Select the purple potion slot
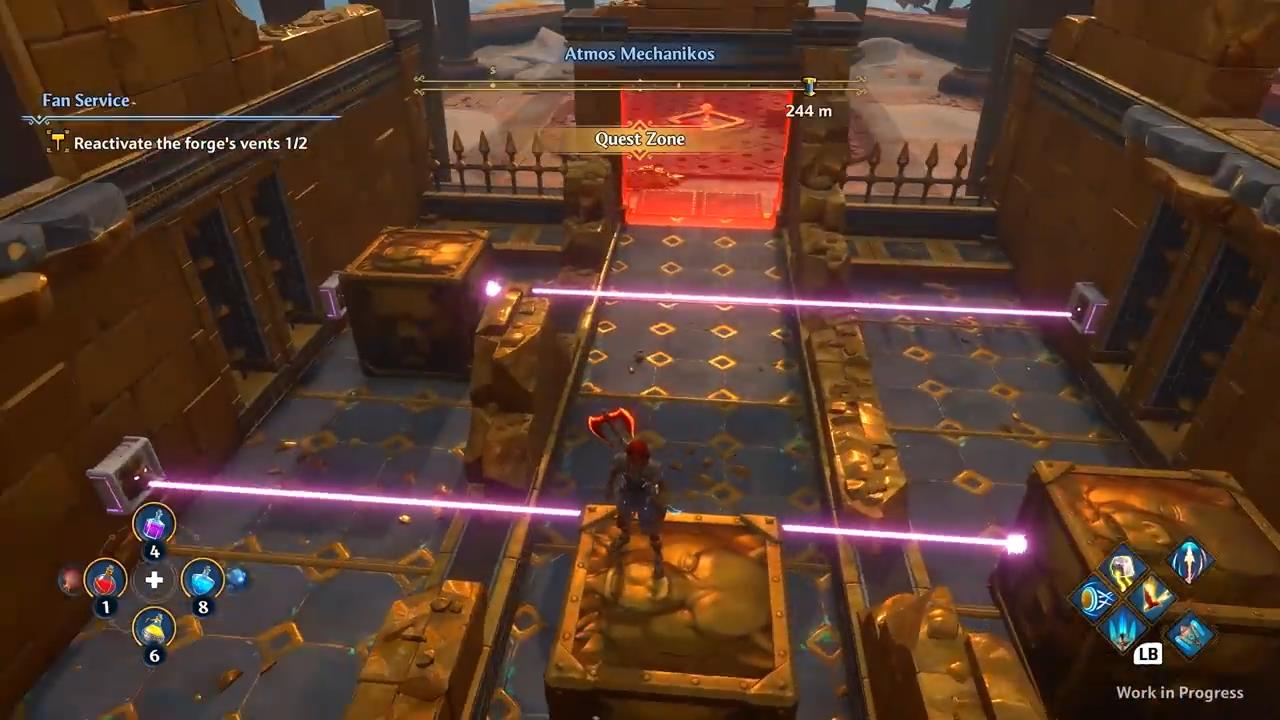This screenshot has height=720, width=1280. pyautogui.click(x=154, y=524)
